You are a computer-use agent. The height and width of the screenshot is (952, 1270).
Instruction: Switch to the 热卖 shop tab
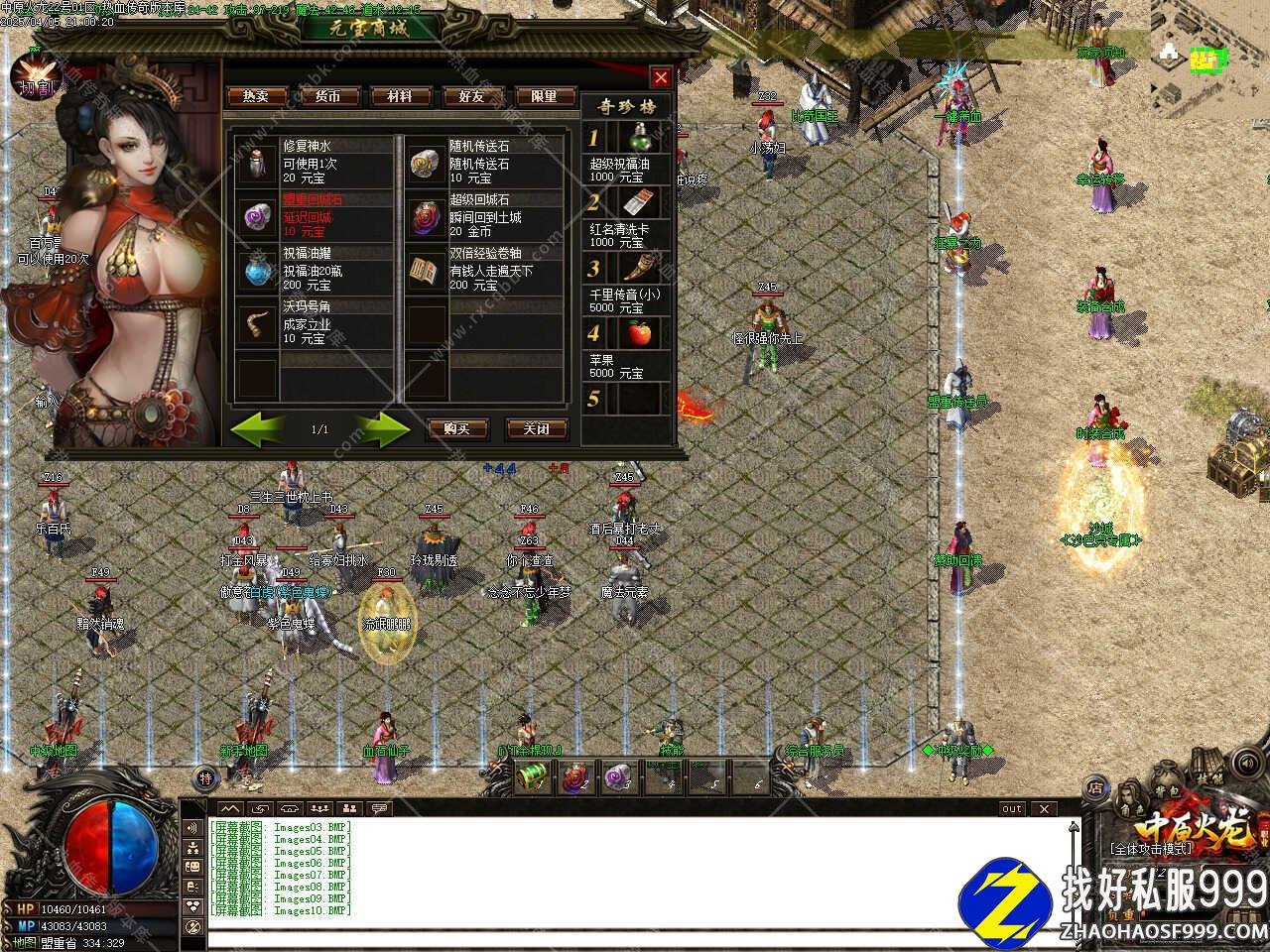256,96
